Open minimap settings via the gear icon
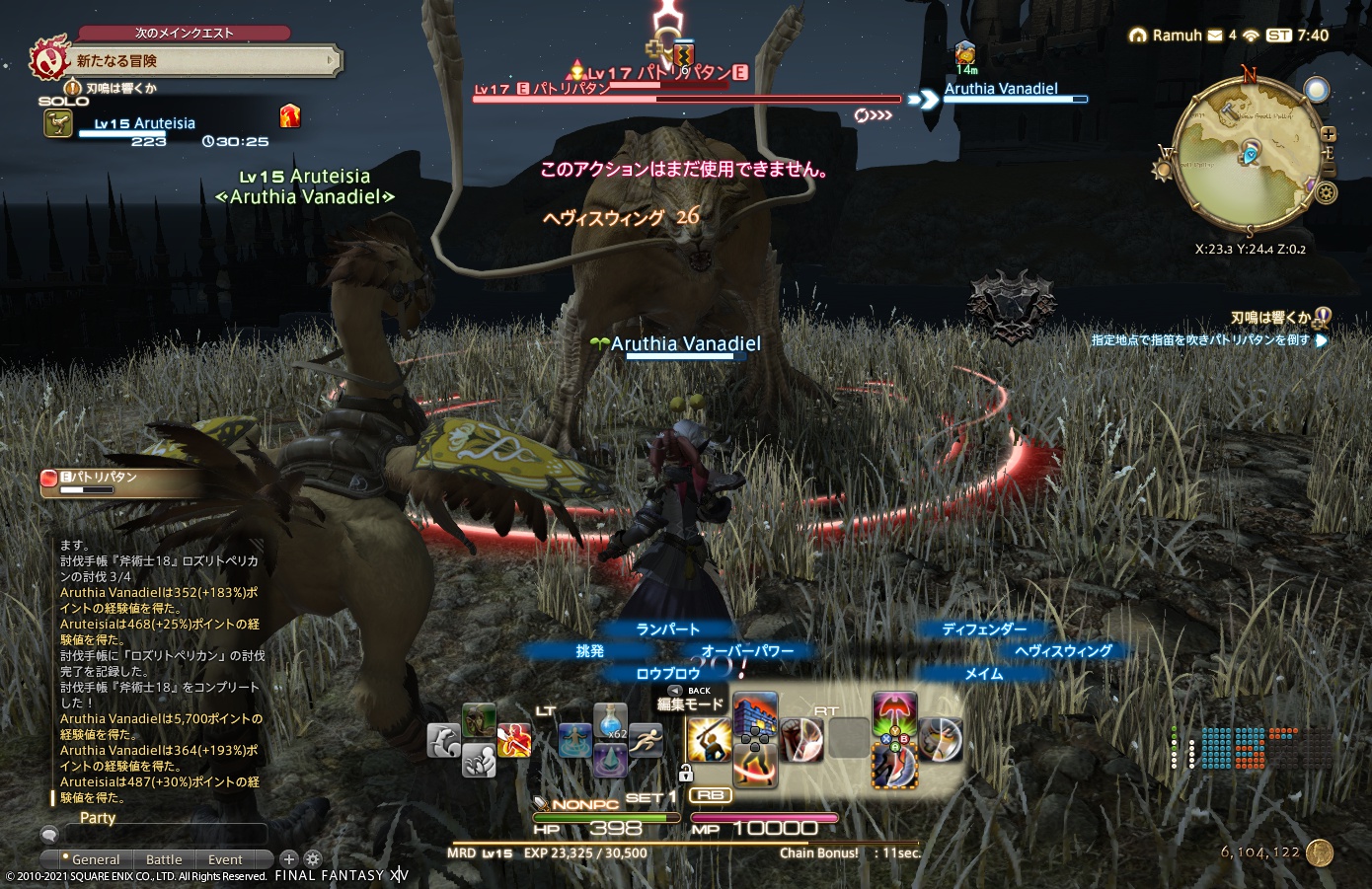 pos(1327,192)
